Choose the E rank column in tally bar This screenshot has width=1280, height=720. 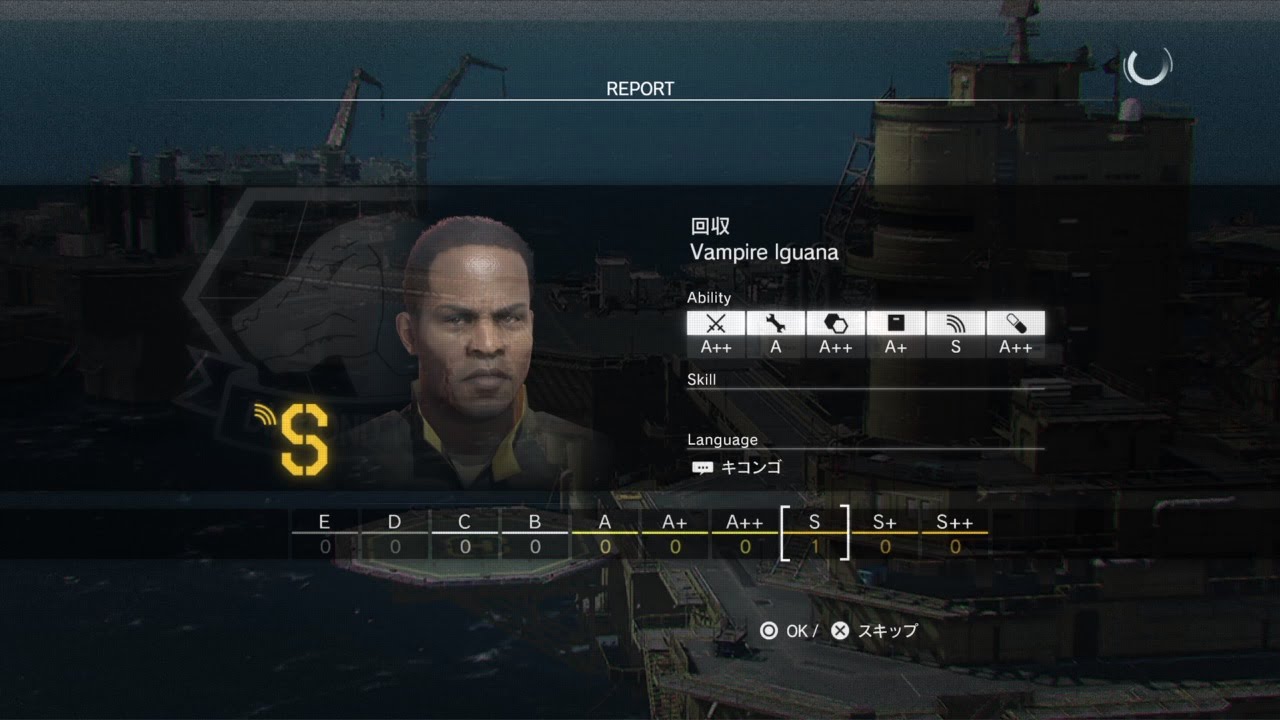[x=325, y=534]
